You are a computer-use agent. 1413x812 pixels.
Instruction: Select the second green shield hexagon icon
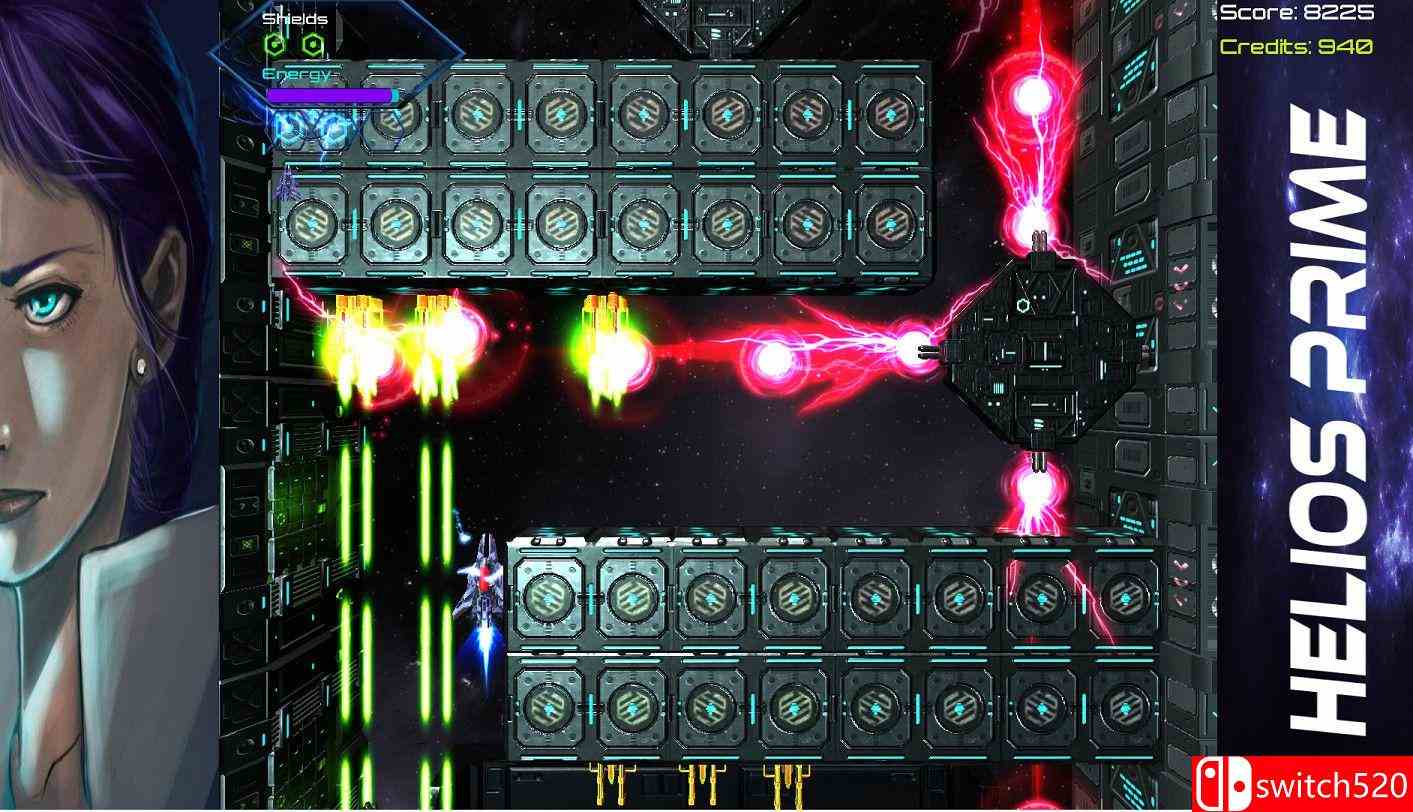pos(313,44)
